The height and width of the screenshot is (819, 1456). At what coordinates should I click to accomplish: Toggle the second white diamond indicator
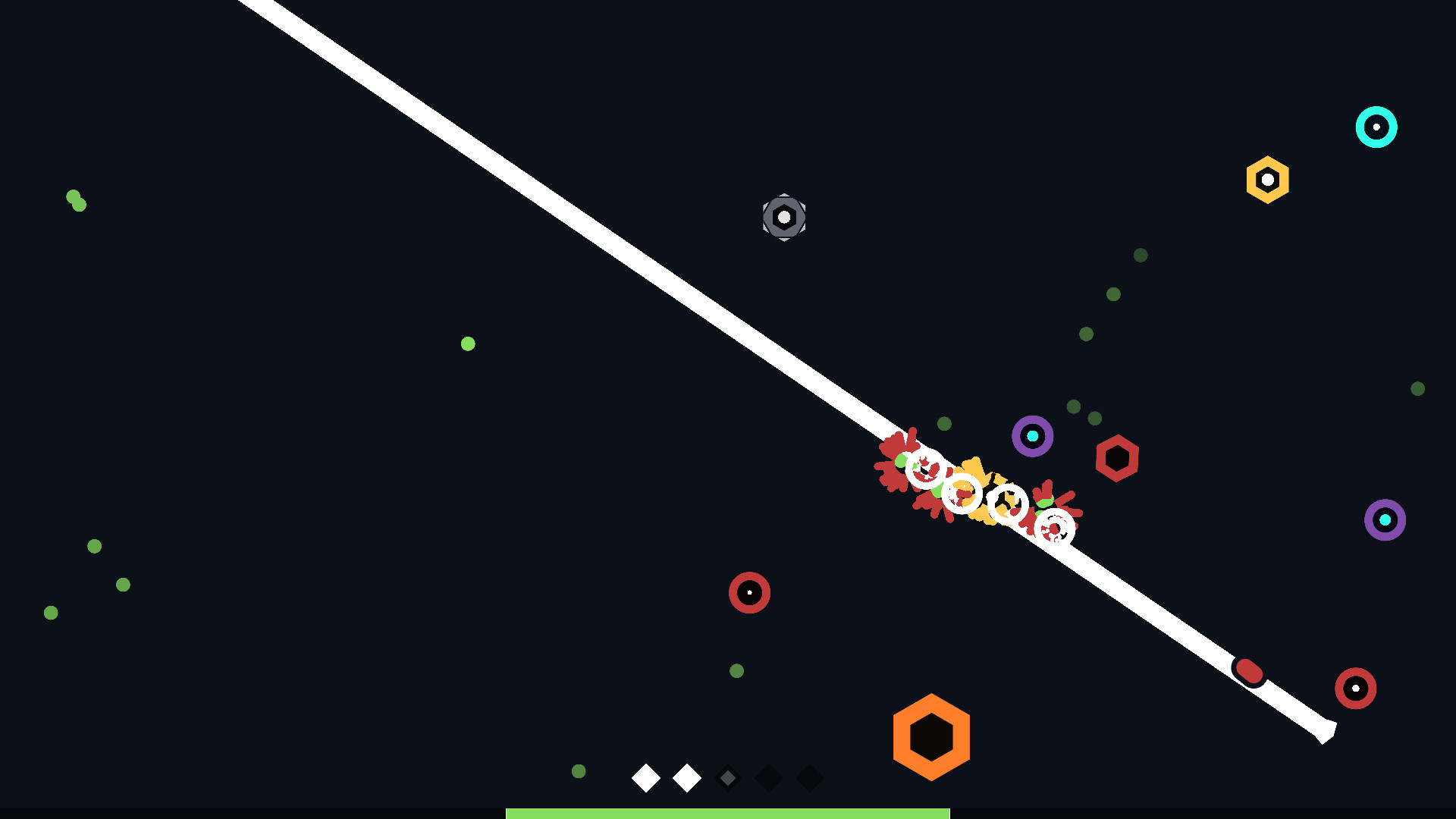point(687,779)
